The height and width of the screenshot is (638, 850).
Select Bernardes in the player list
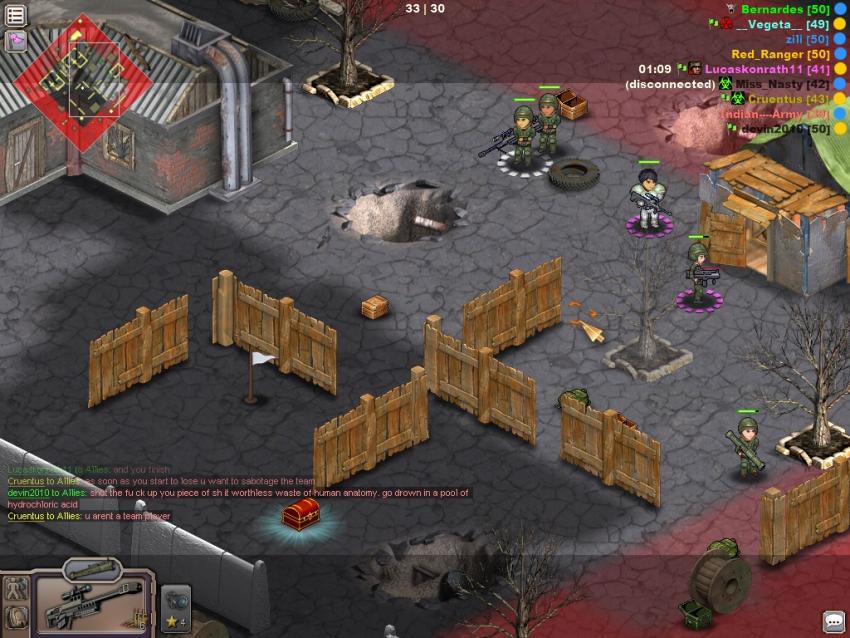[x=771, y=9]
